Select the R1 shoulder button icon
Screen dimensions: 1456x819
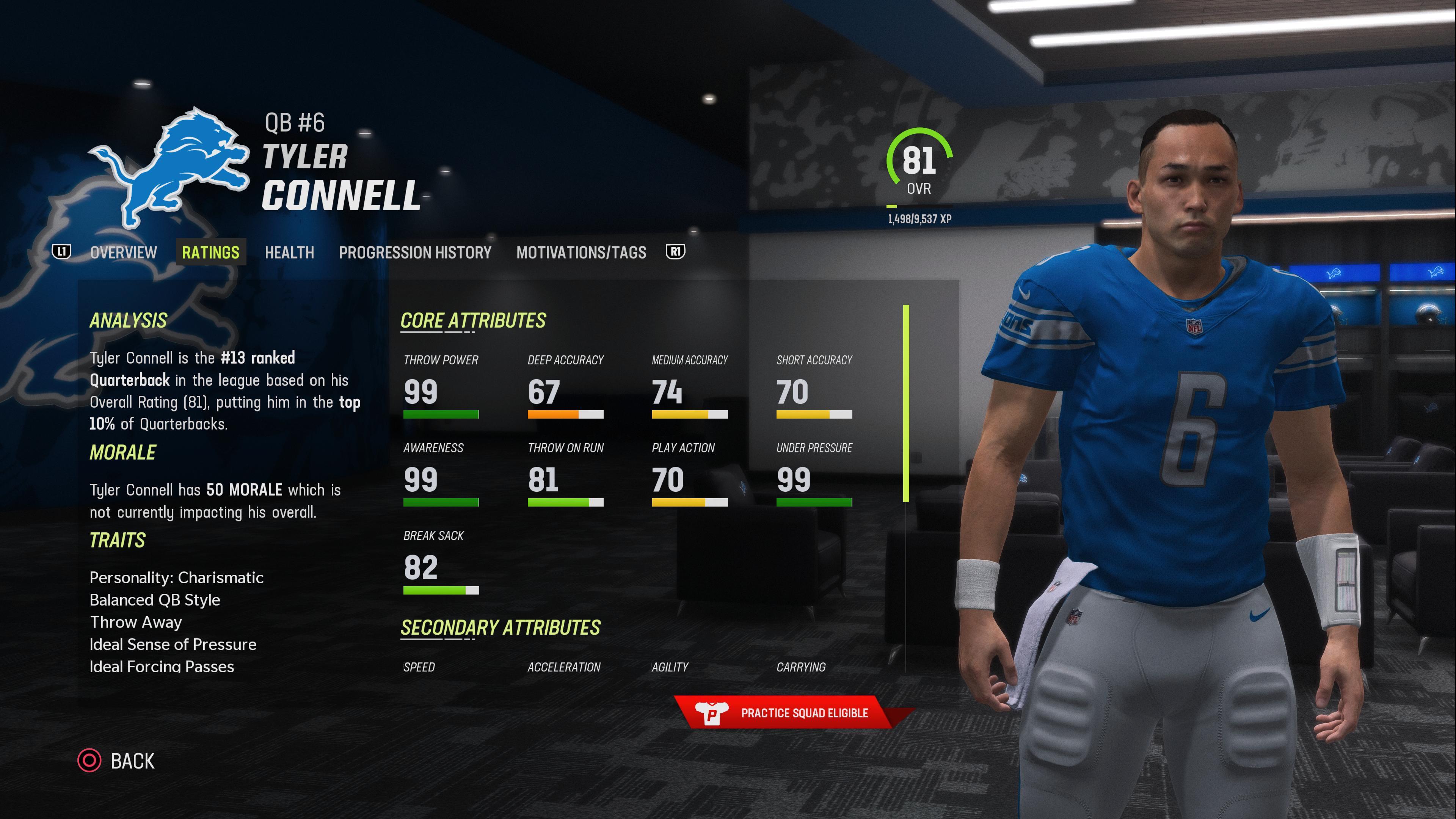point(676,252)
